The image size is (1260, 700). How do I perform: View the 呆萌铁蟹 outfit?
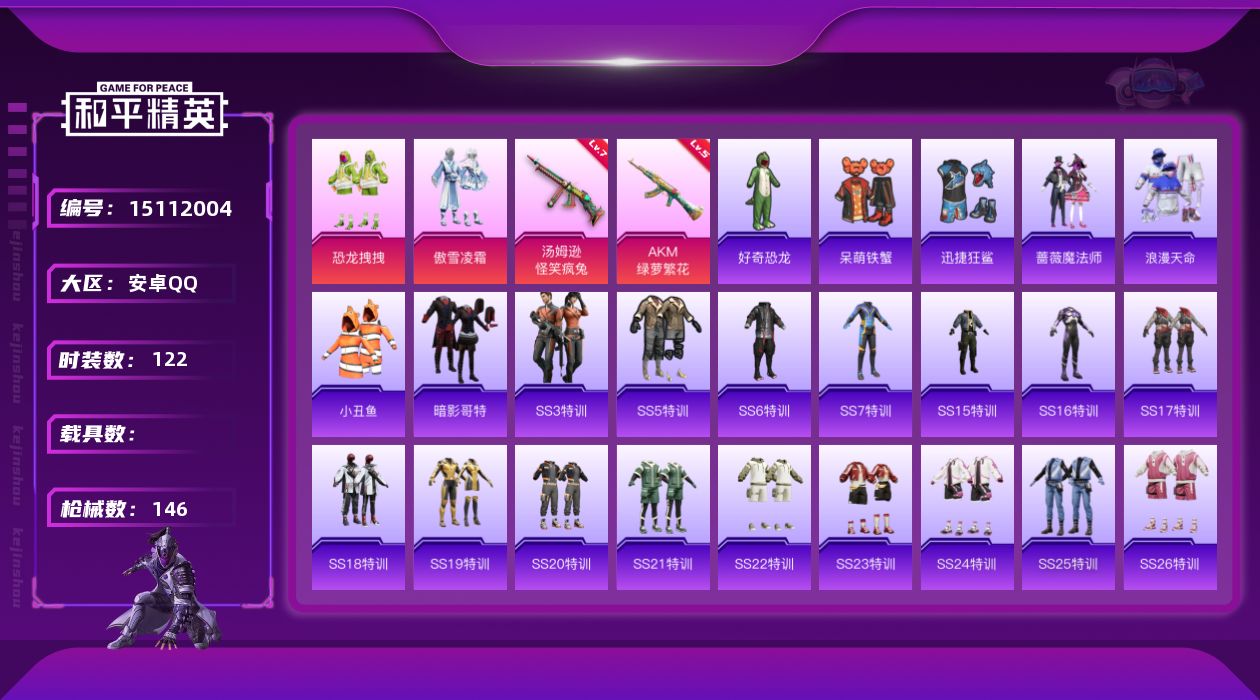tap(866, 211)
